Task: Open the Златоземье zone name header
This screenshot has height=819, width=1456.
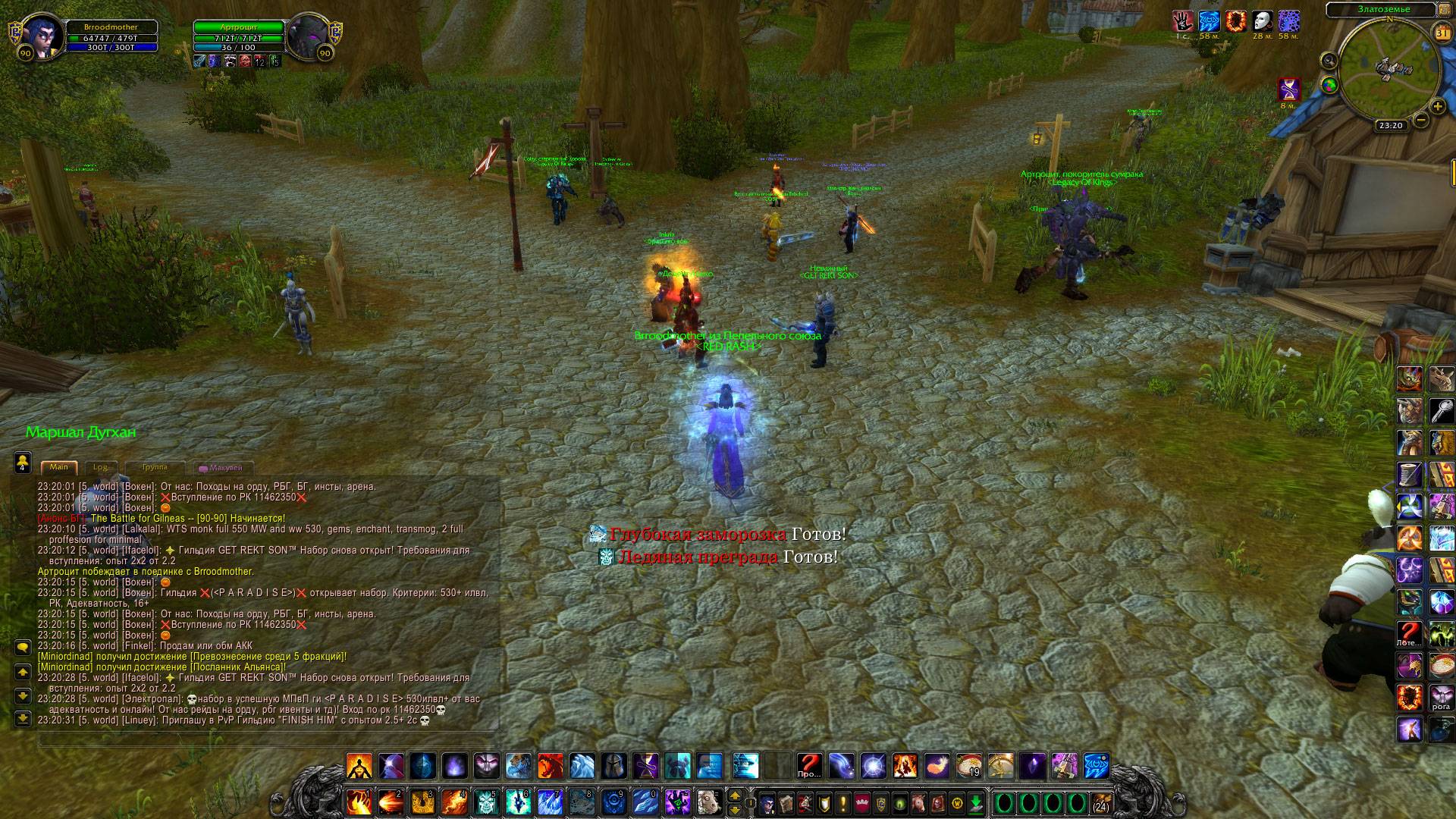Action: pos(1379,9)
